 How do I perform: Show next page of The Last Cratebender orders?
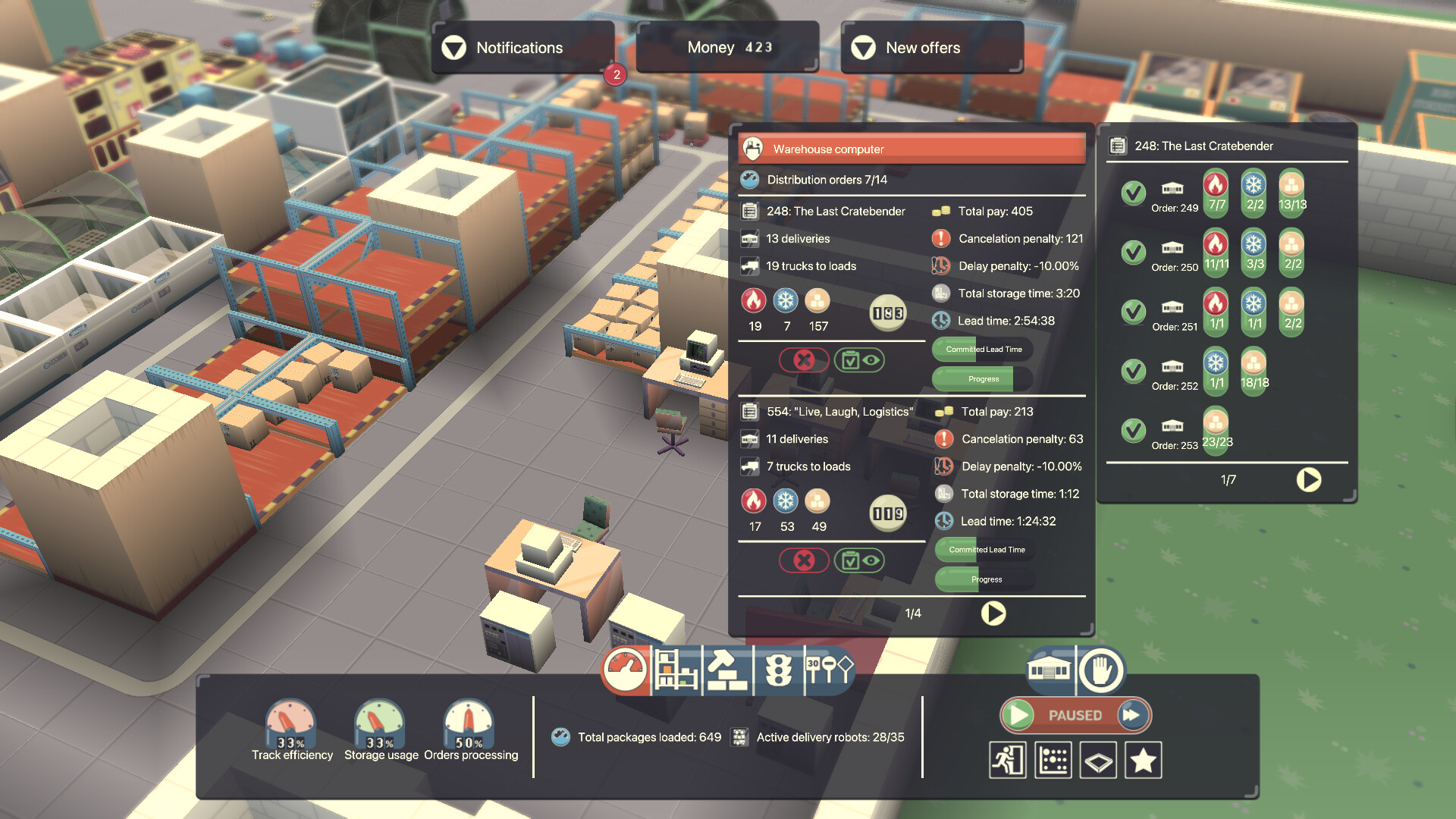(1308, 480)
